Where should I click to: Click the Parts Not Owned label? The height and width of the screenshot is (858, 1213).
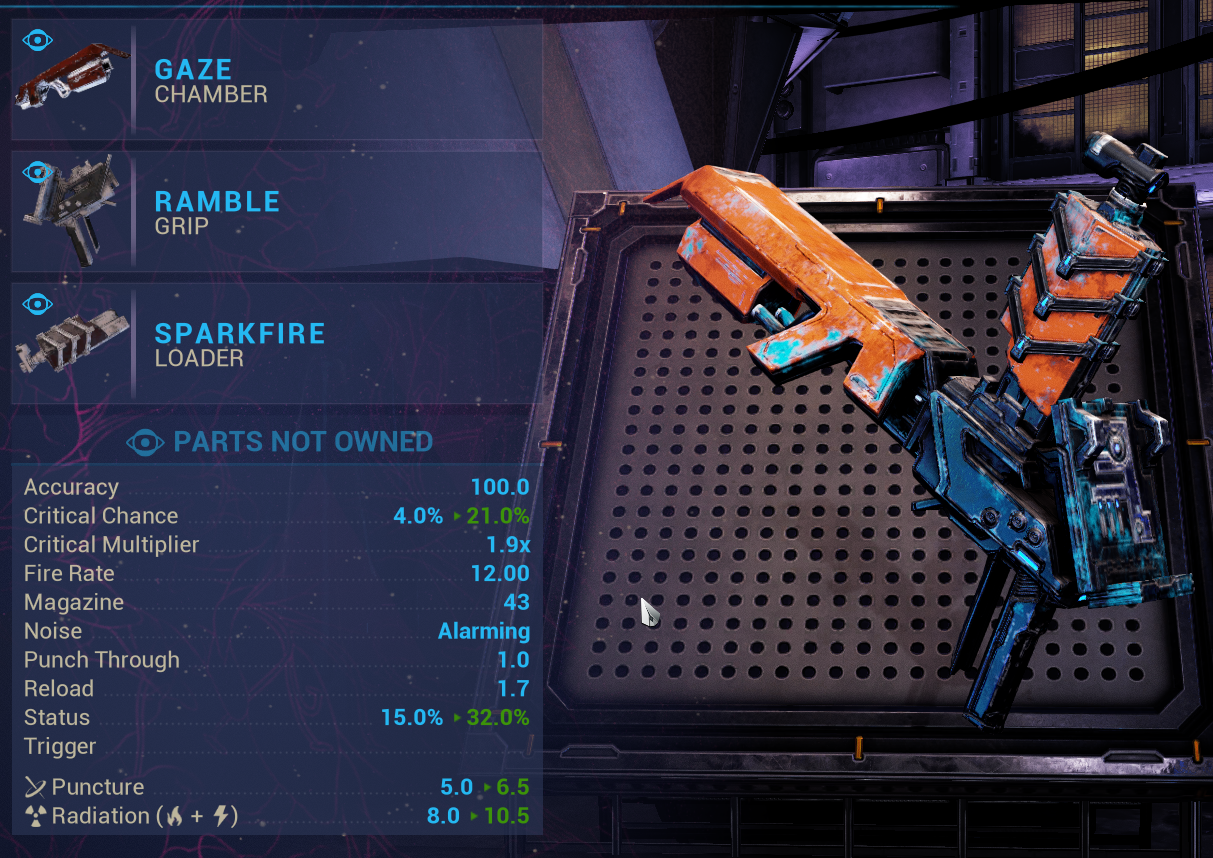pos(302,442)
